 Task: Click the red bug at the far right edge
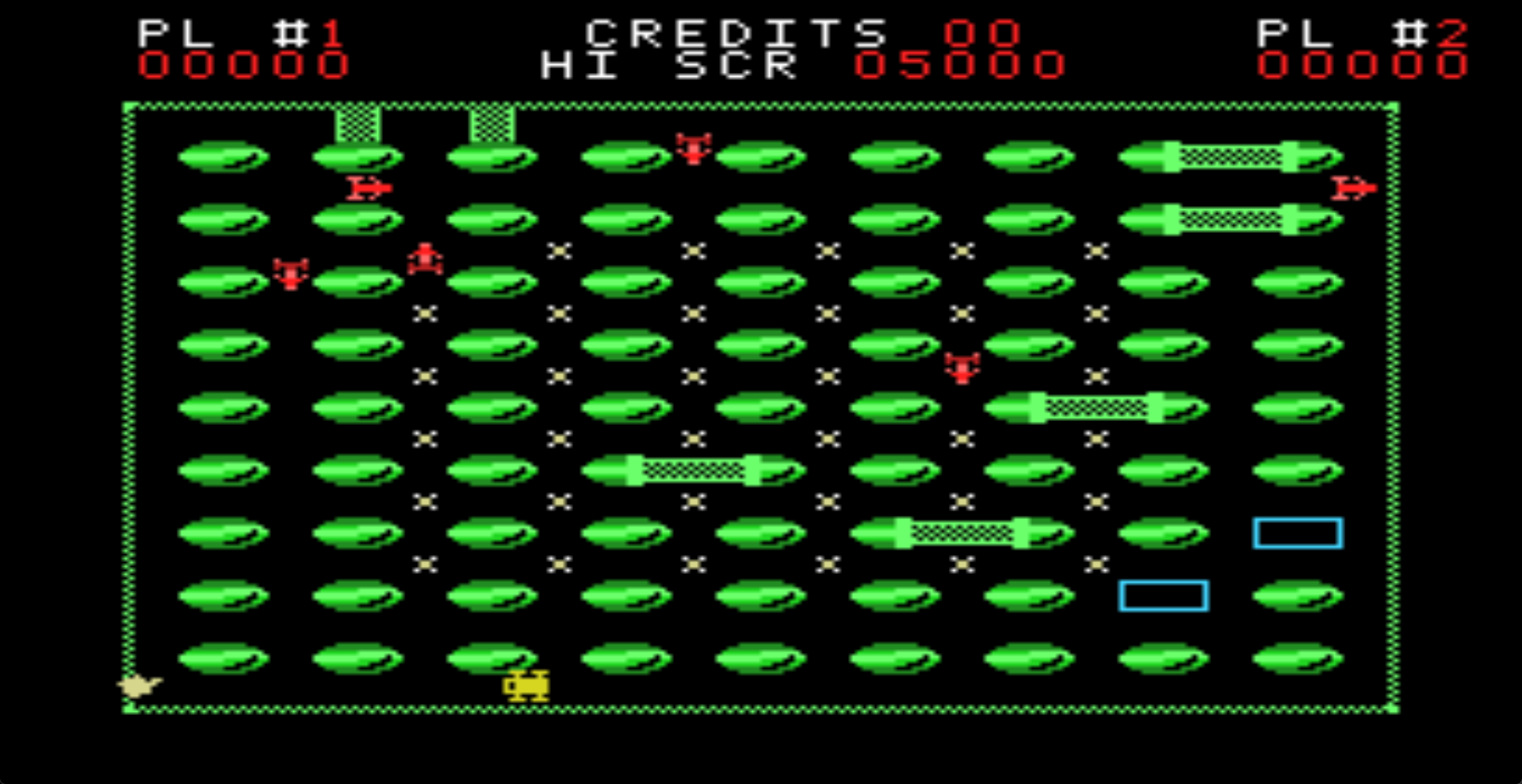(x=1354, y=189)
